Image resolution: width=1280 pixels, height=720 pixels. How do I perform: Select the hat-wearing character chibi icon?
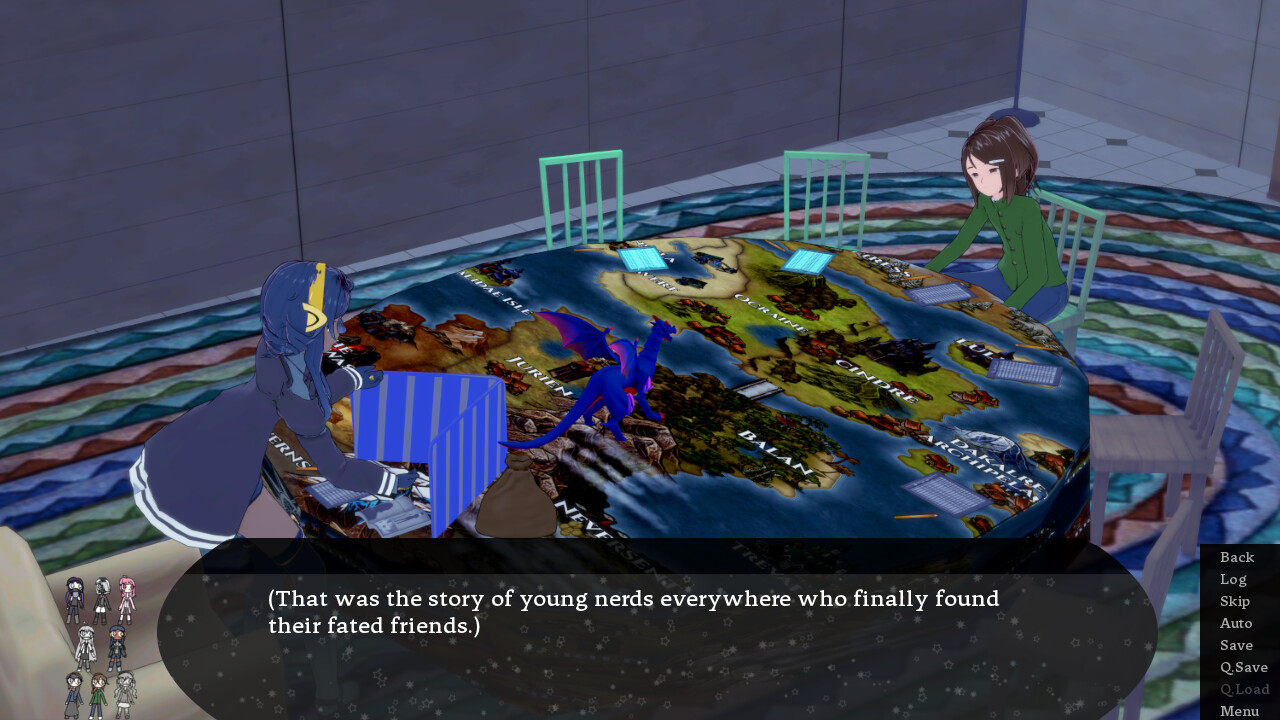tap(73, 692)
